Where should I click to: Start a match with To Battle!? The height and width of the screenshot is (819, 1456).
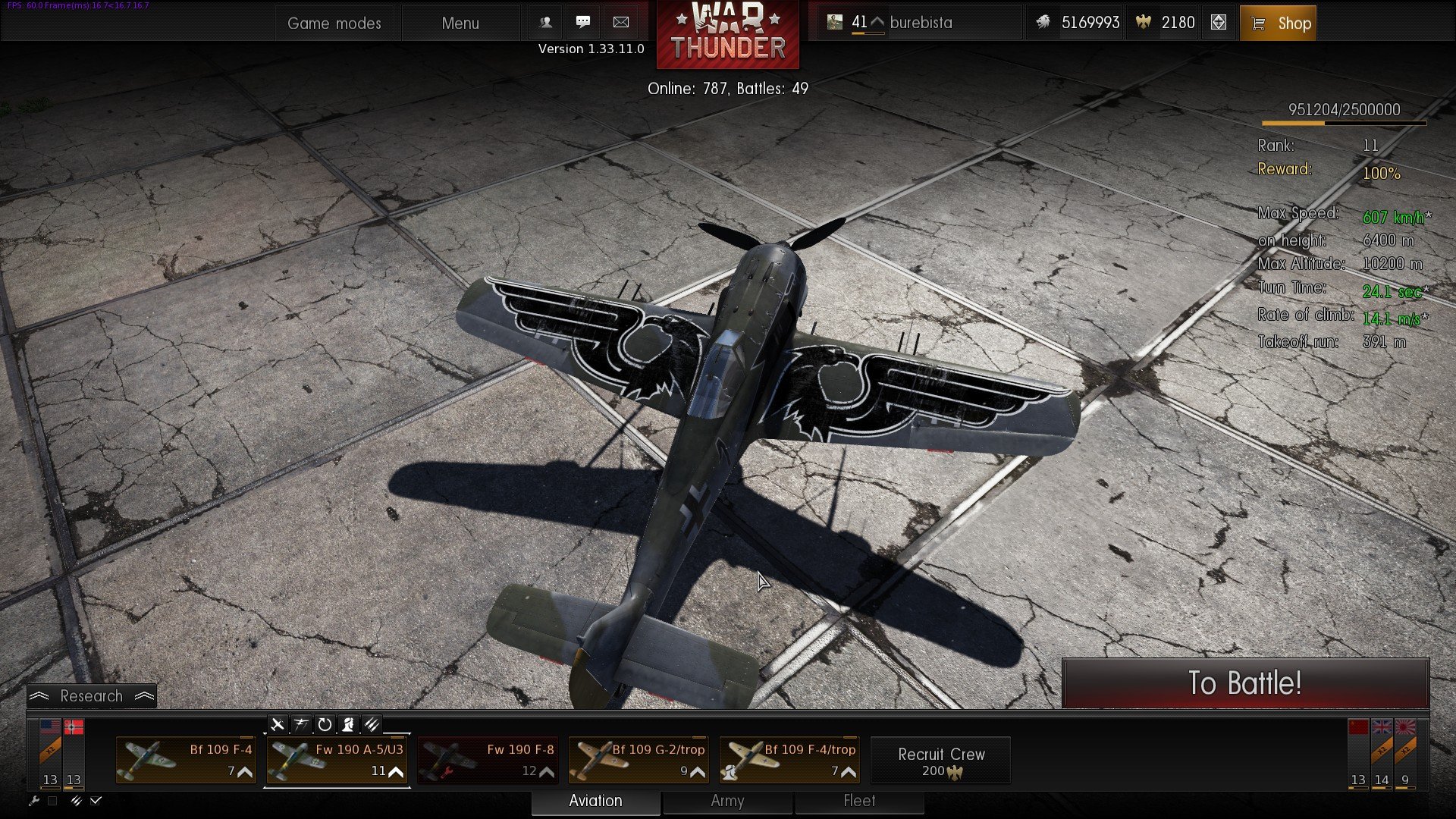[1245, 683]
